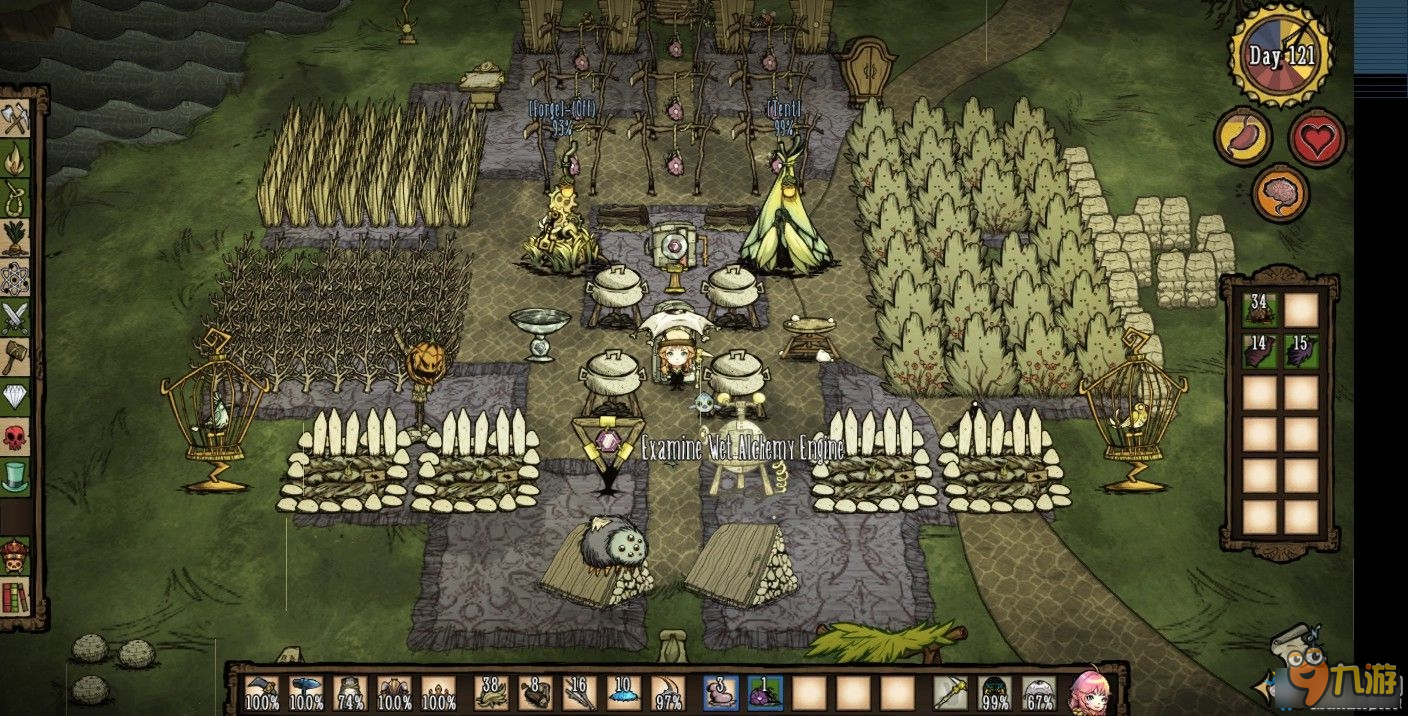Select the equipped headgear at 67%

click(1039, 692)
